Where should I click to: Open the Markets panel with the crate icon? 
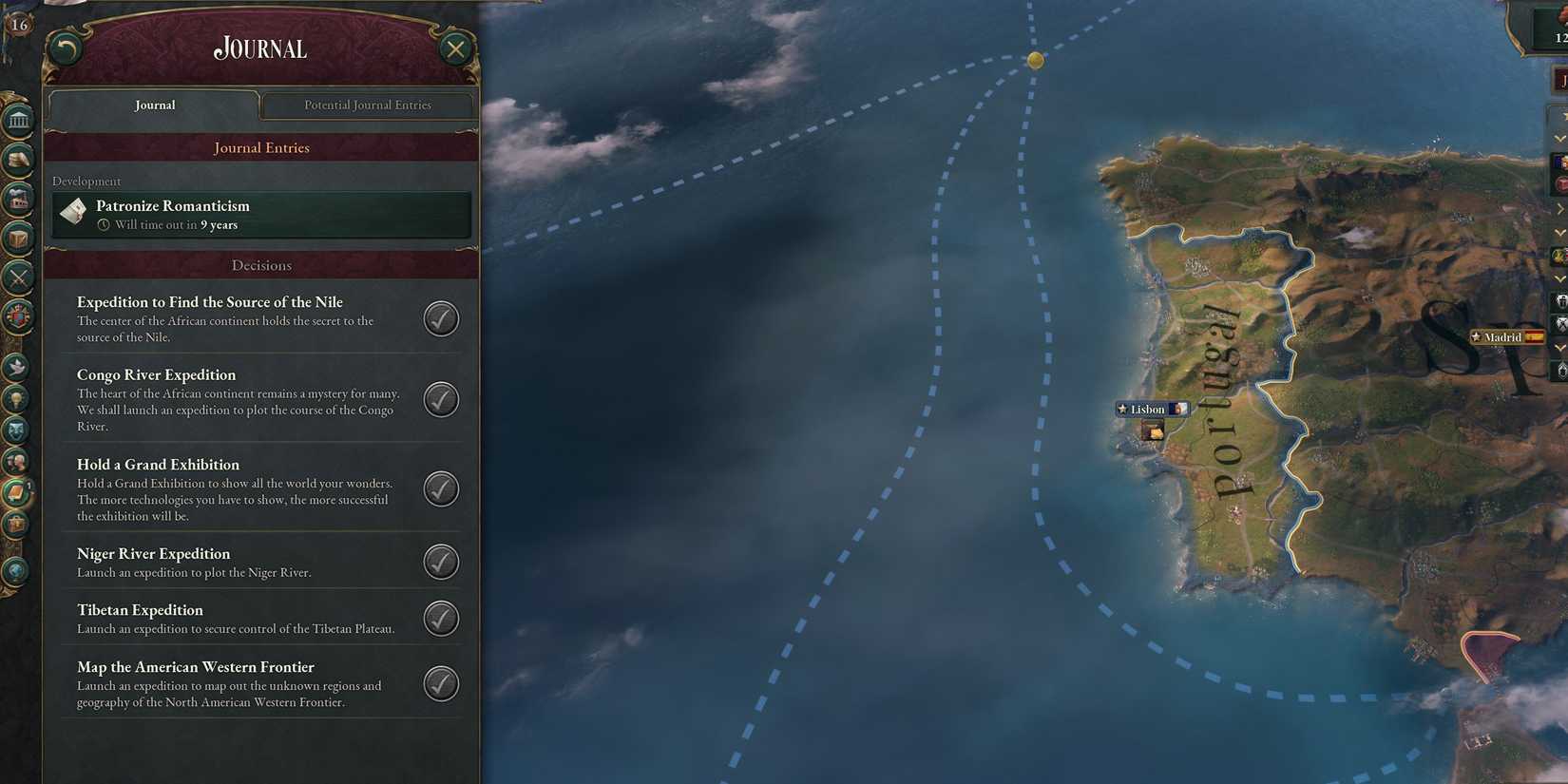(x=19, y=239)
